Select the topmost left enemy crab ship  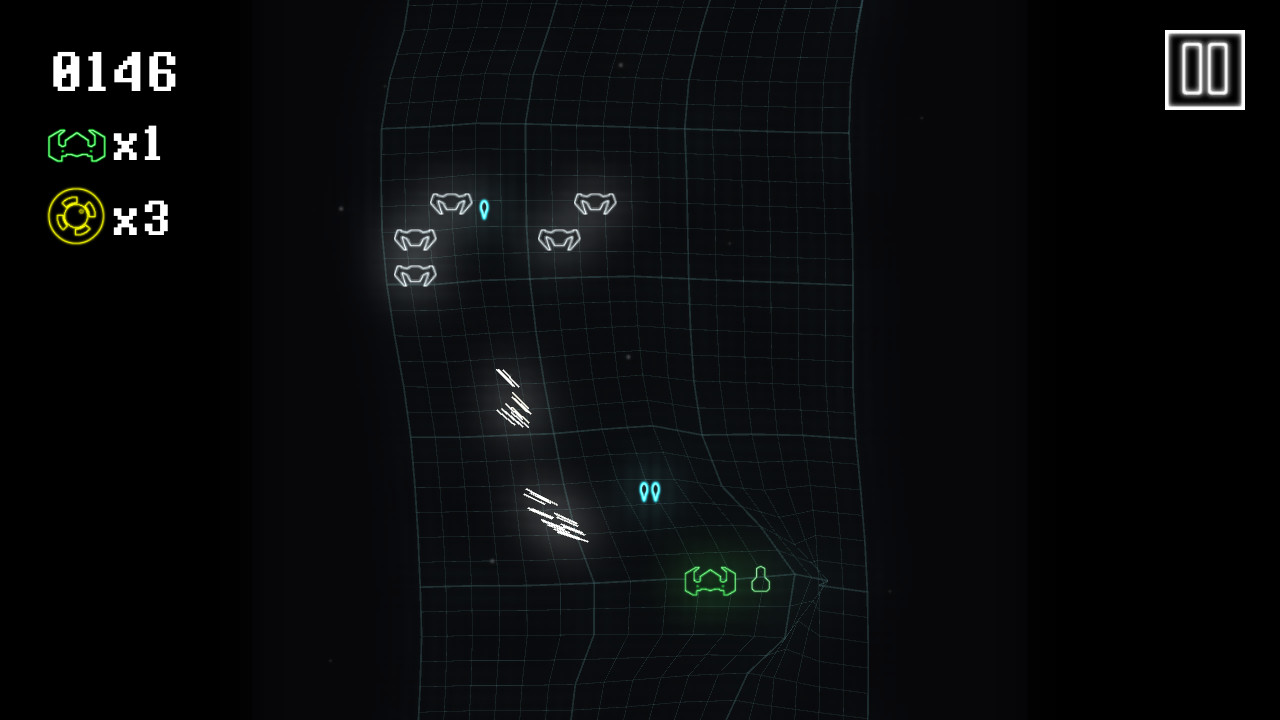tap(451, 203)
